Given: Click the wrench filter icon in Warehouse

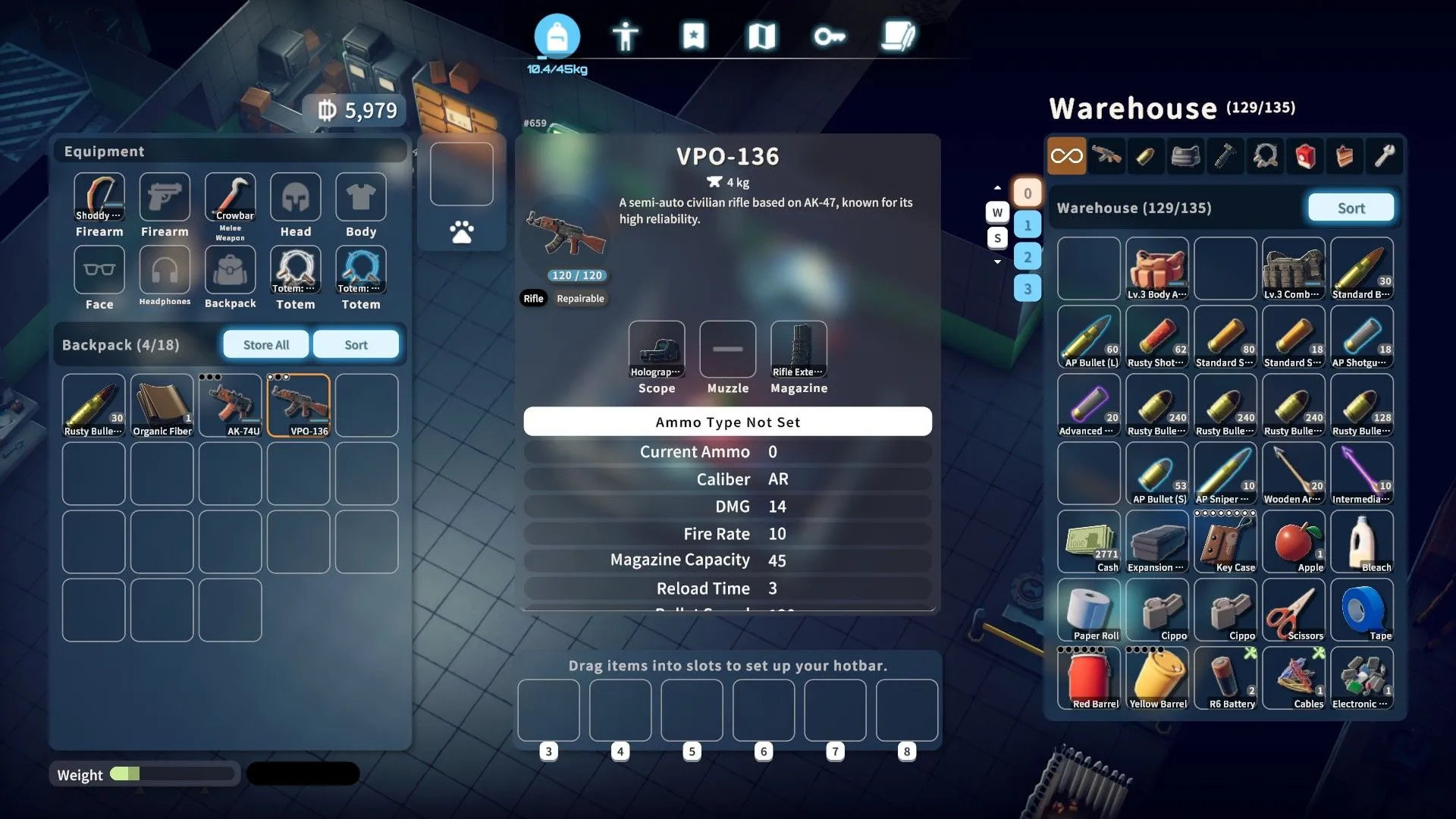Looking at the screenshot, I should [x=1384, y=155].
